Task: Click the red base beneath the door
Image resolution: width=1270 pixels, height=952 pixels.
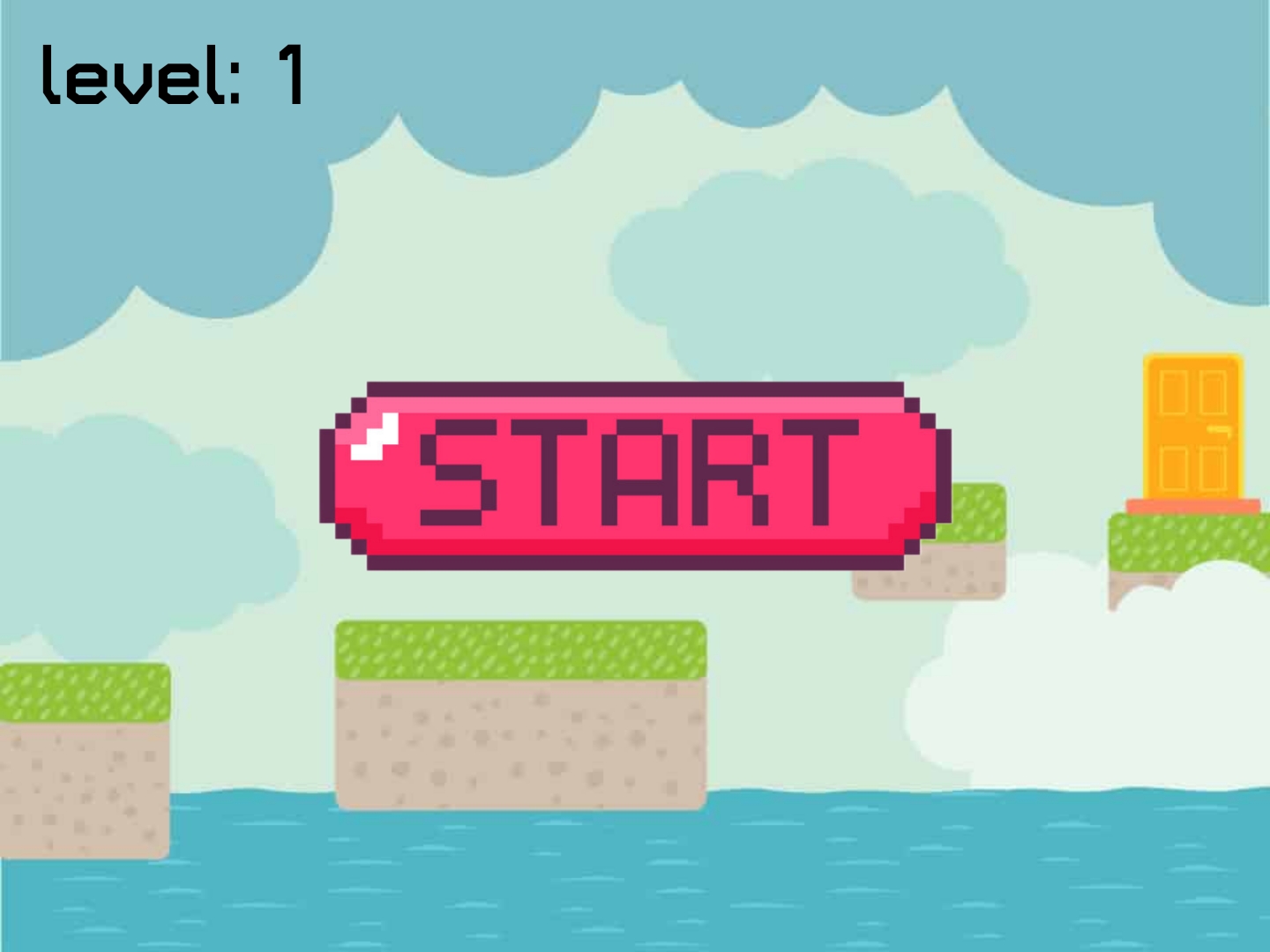Action: pyautogui.click(x=1191, y=505)
